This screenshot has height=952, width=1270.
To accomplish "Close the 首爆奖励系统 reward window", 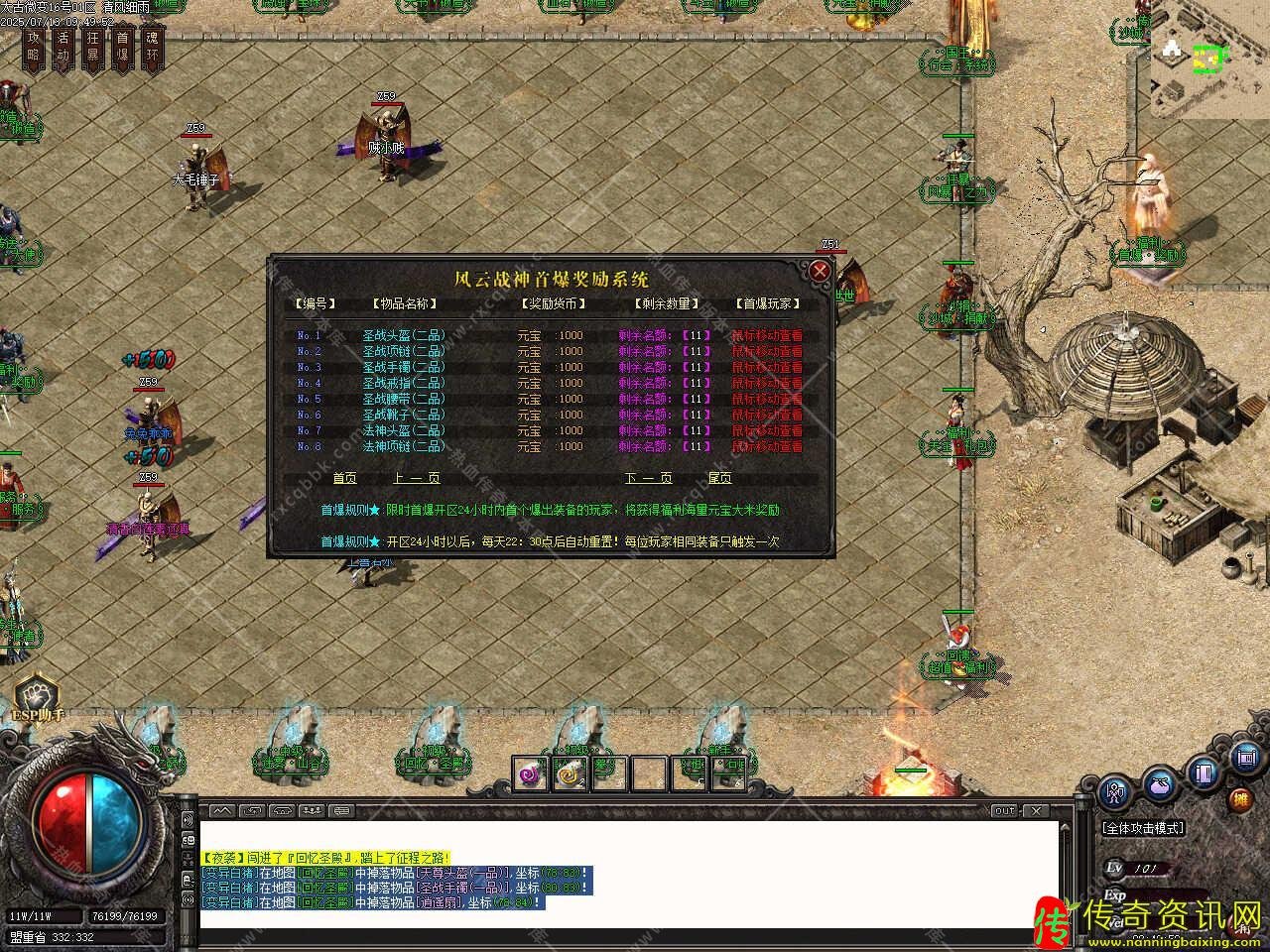I will 820,271.
